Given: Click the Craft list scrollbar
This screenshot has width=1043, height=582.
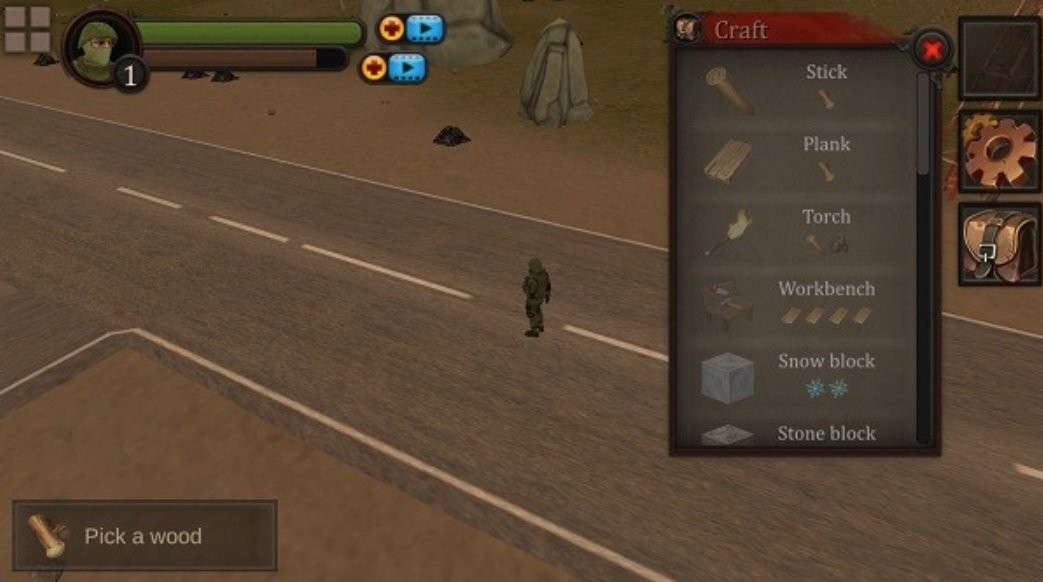Looking at the screenshot, I should [922, 130].
